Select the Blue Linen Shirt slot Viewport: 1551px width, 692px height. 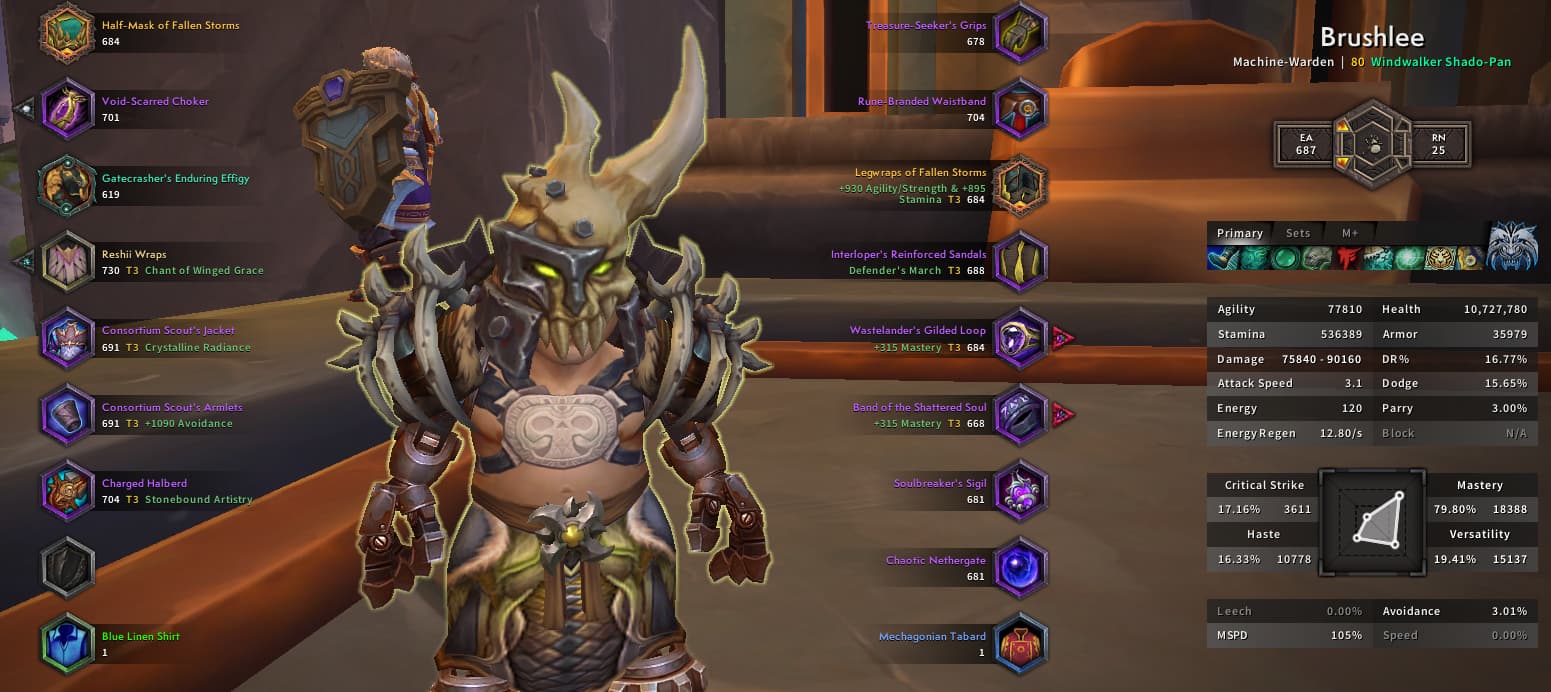[x=67, y=643]
